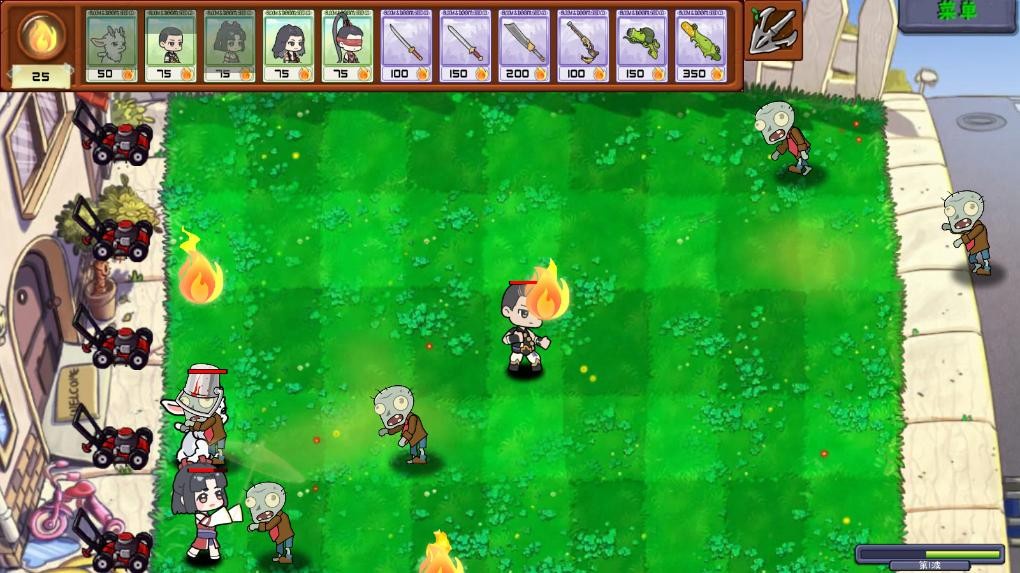Select the short-haired boy character card

pos(170,46)
